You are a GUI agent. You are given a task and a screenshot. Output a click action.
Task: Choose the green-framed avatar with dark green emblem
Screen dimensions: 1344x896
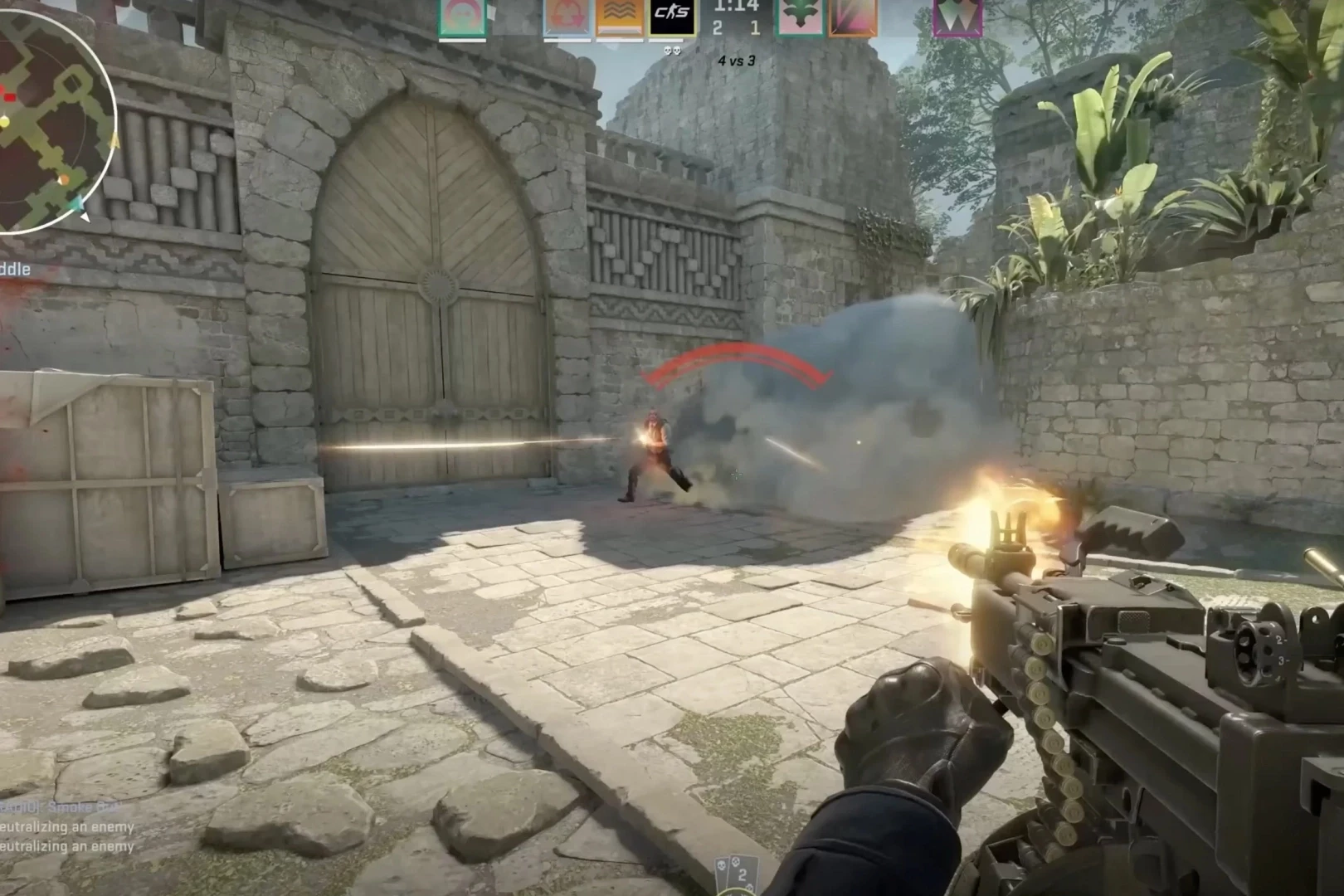pyautogui.click(x=800, y=17)
